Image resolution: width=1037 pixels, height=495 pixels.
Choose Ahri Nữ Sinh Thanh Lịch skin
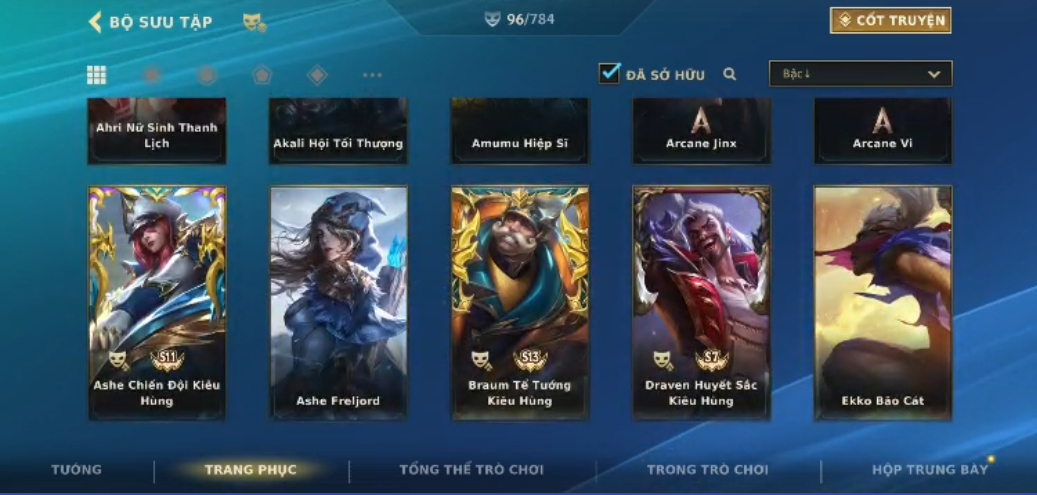click(157, 131)
